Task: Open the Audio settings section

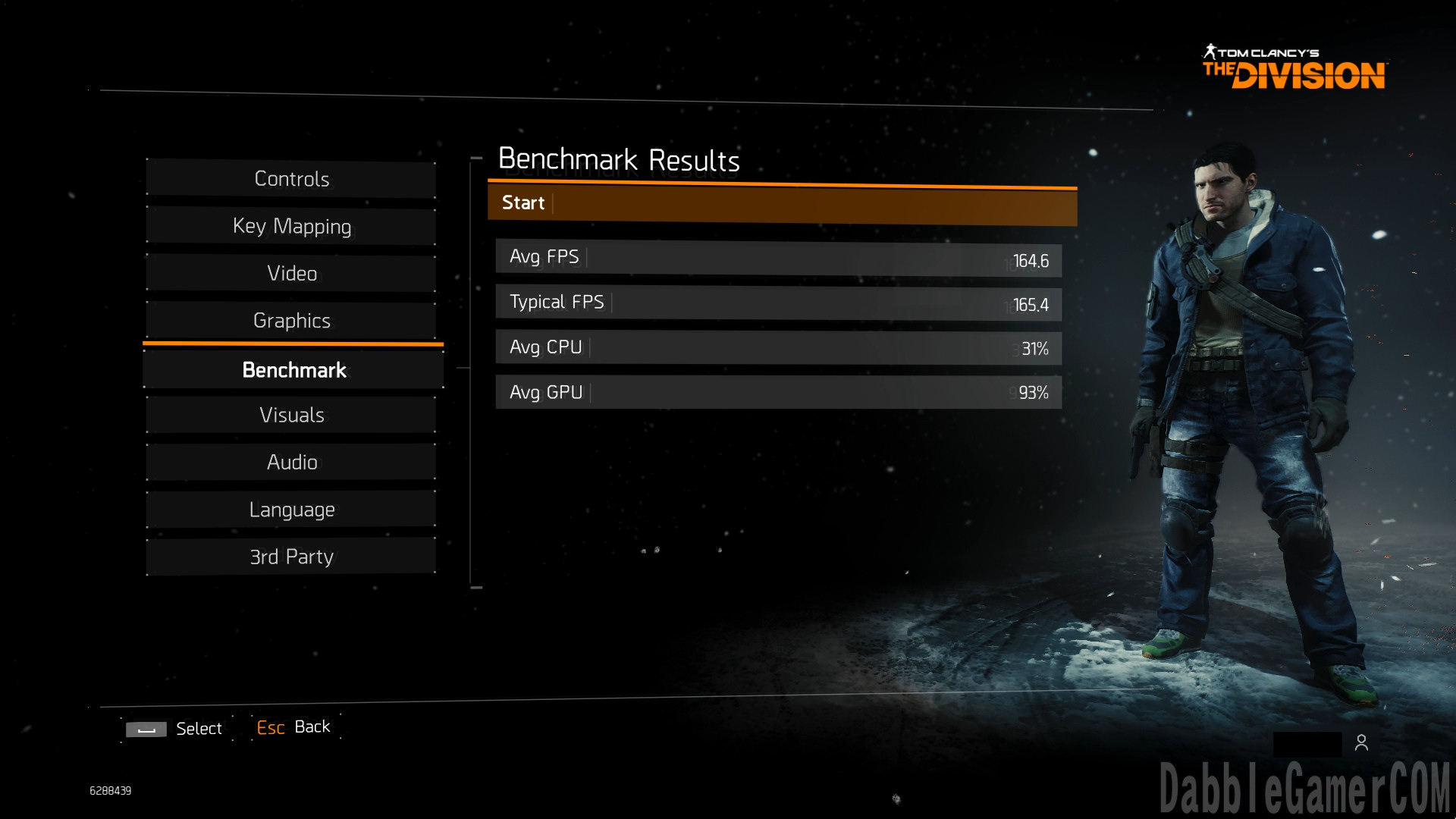Action: (x=291, y=462)
